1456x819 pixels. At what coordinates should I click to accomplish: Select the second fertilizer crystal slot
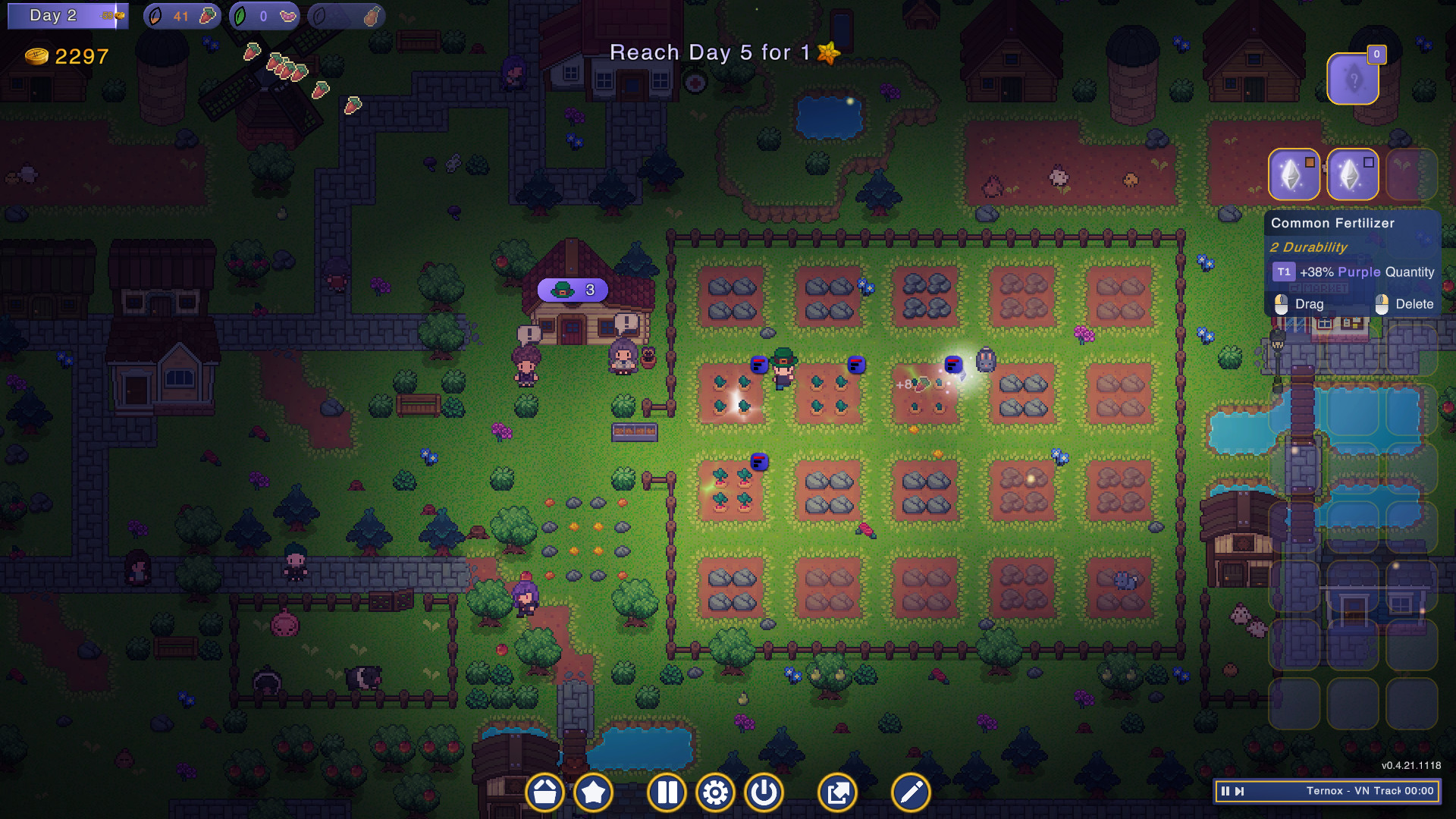click(x=1353, y=174)
